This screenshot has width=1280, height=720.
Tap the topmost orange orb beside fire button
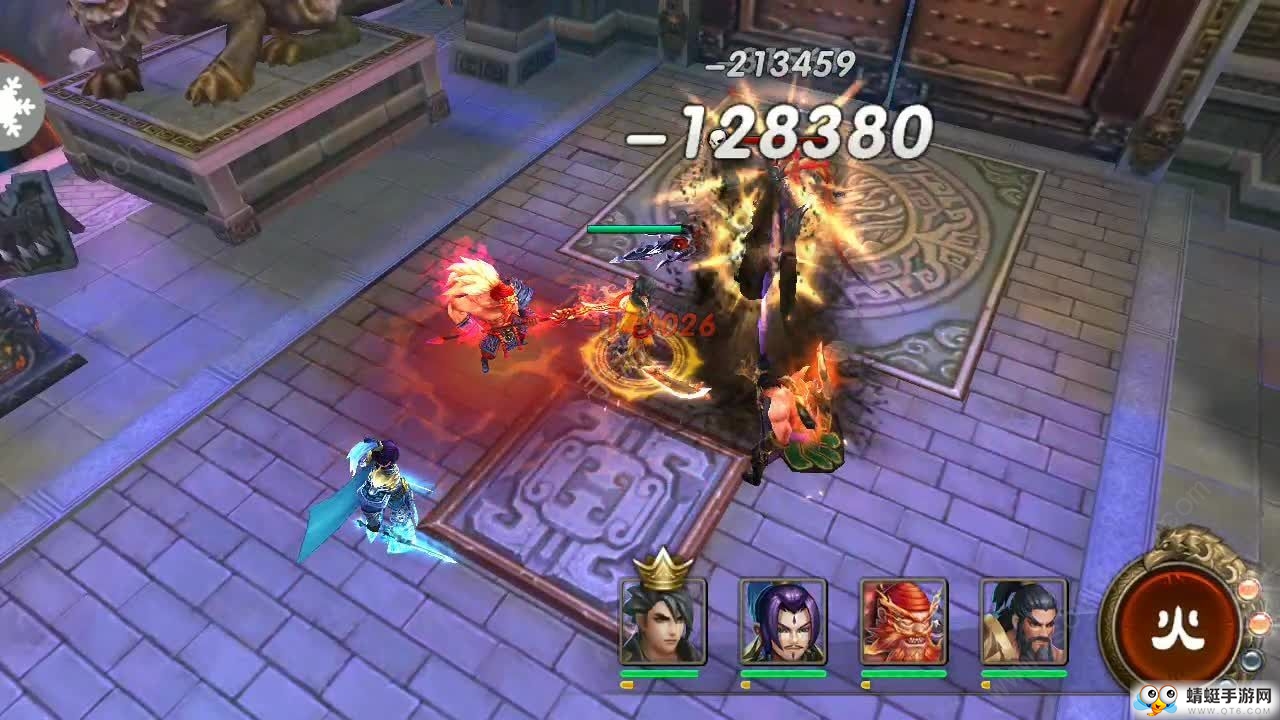coord(1247,587)
